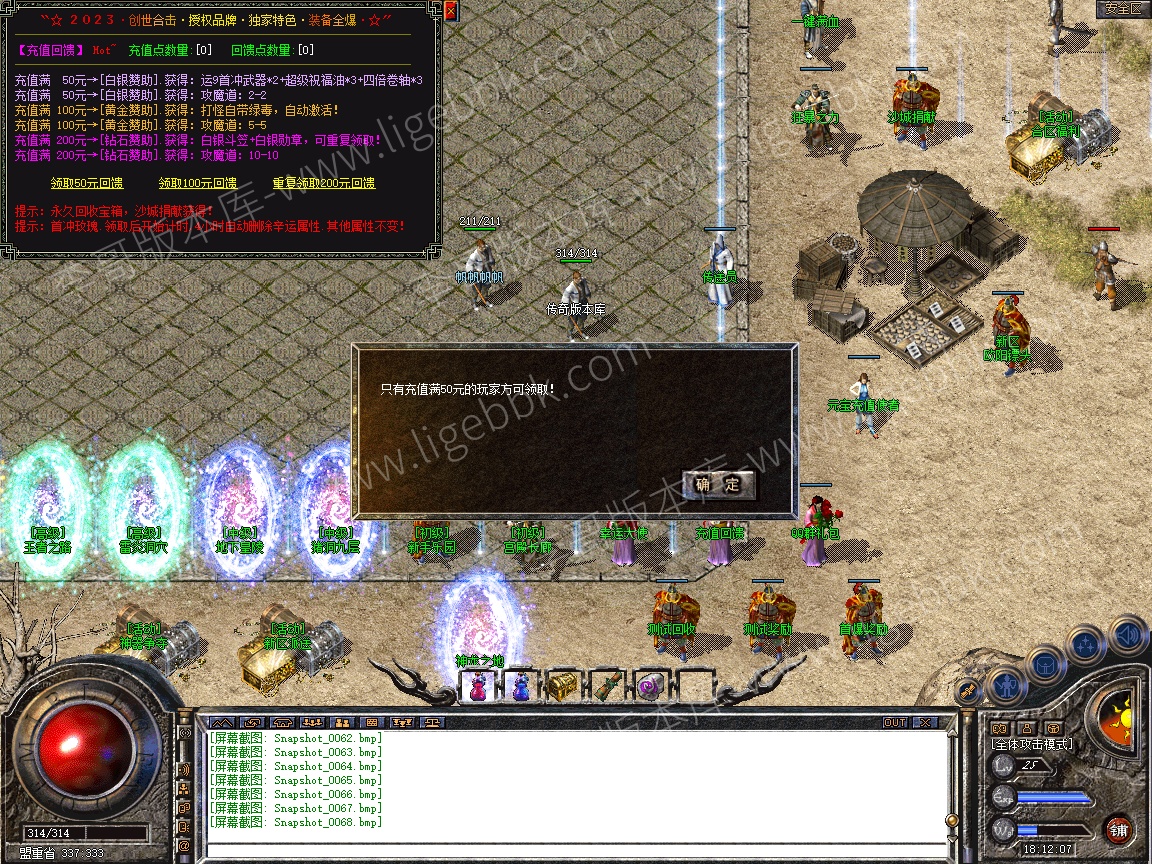Close the recharge reward panel
This screenshot has width=1152, height=864.
point(450,12)
